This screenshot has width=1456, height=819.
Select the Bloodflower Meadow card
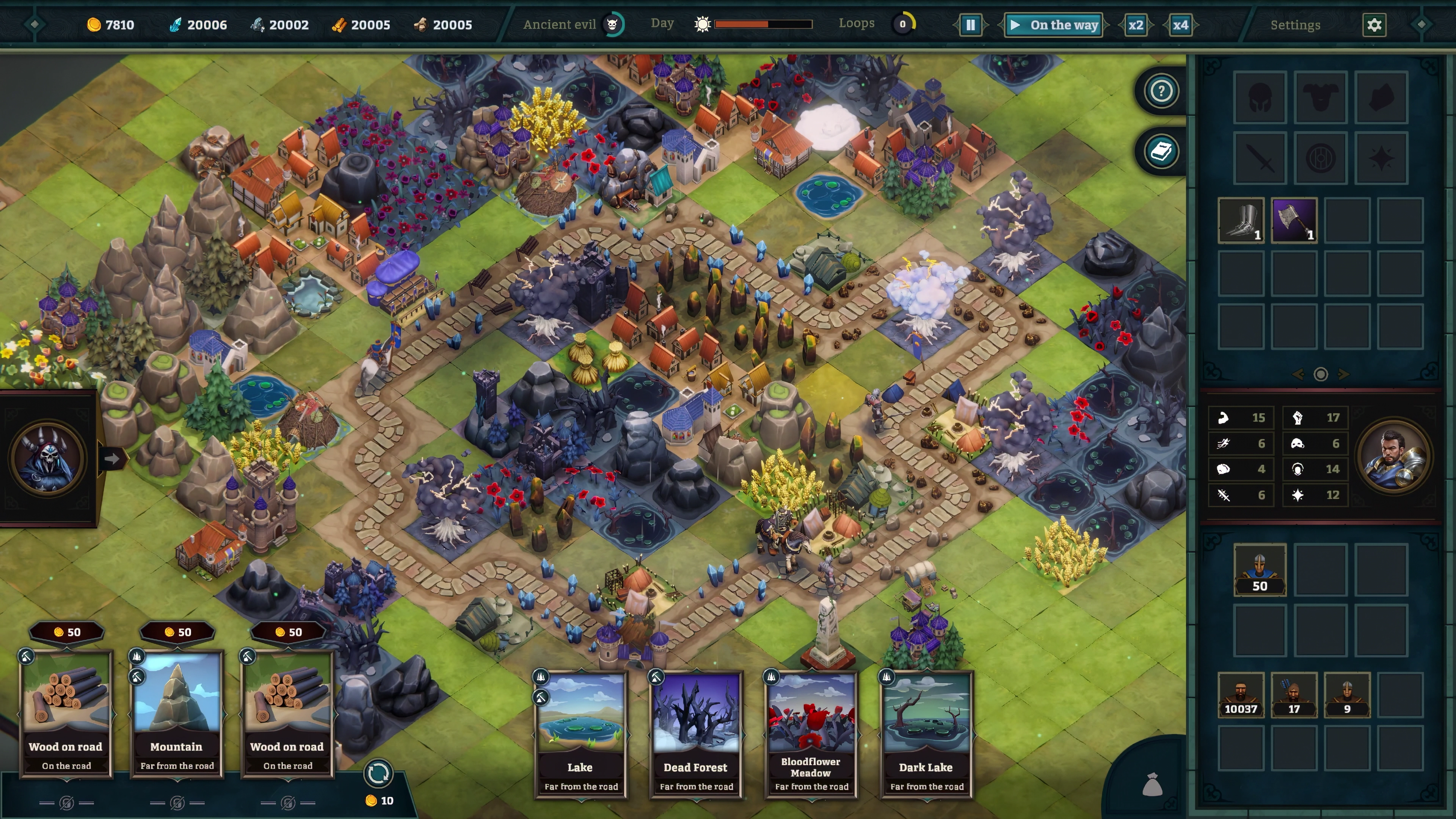811,734
